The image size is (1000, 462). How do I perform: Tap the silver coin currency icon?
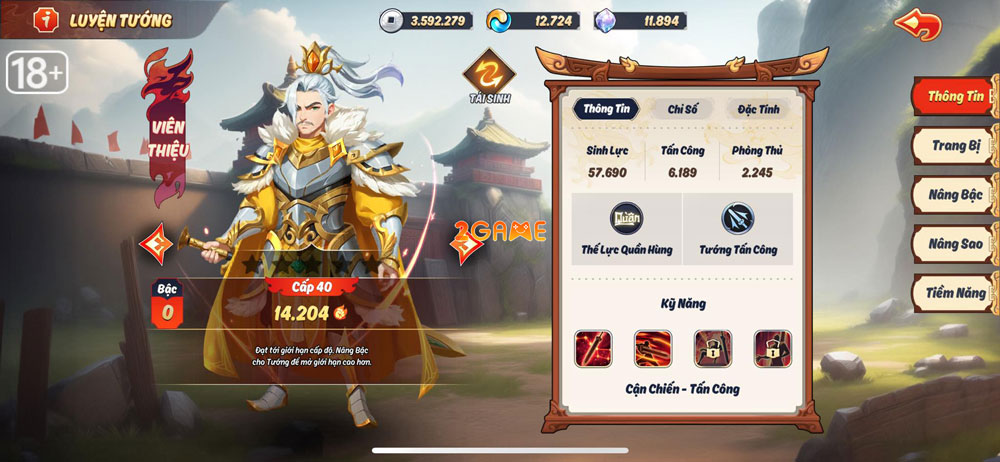[390, 20]
